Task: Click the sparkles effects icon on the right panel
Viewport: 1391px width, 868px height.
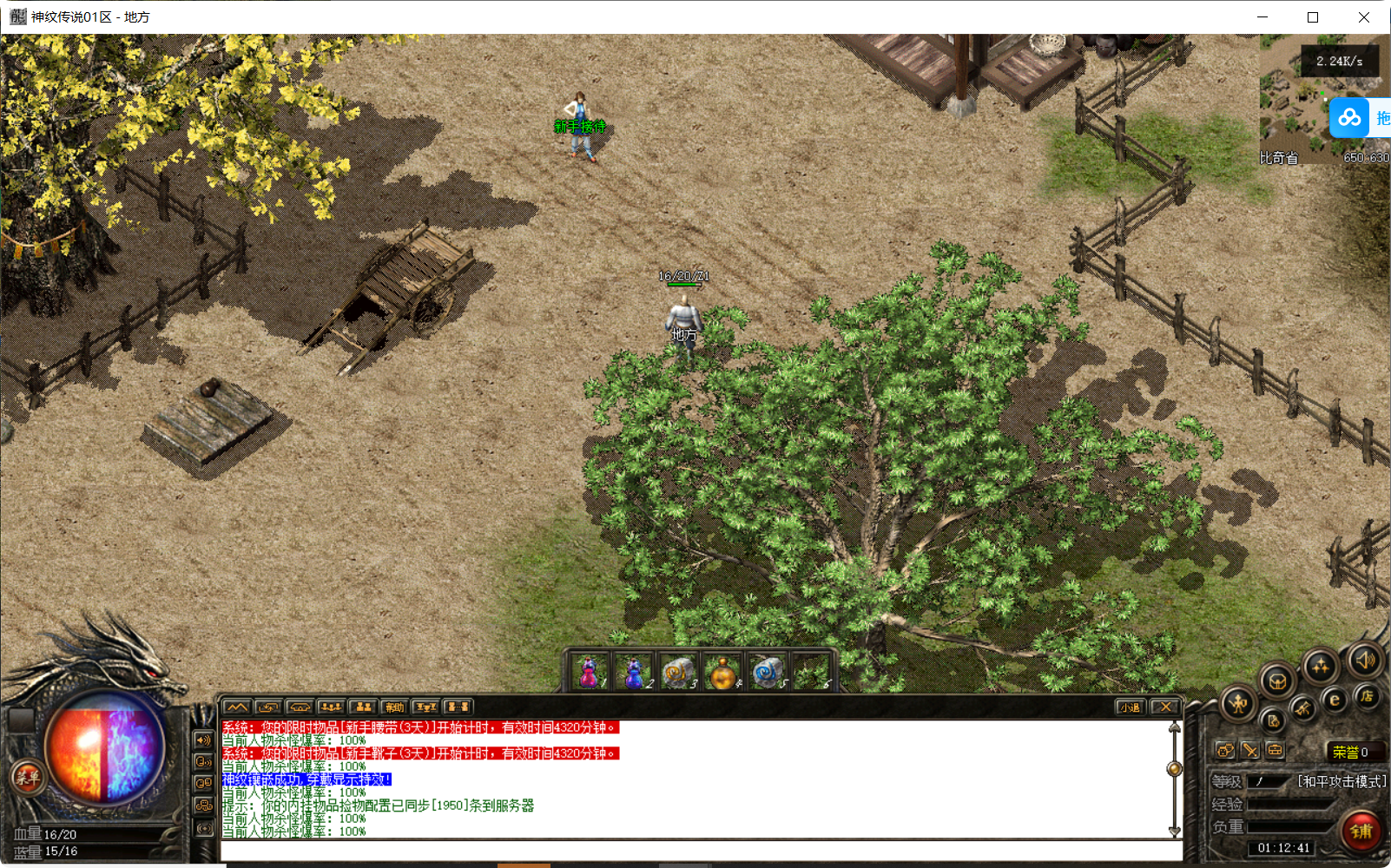Action: [1321, 666]
